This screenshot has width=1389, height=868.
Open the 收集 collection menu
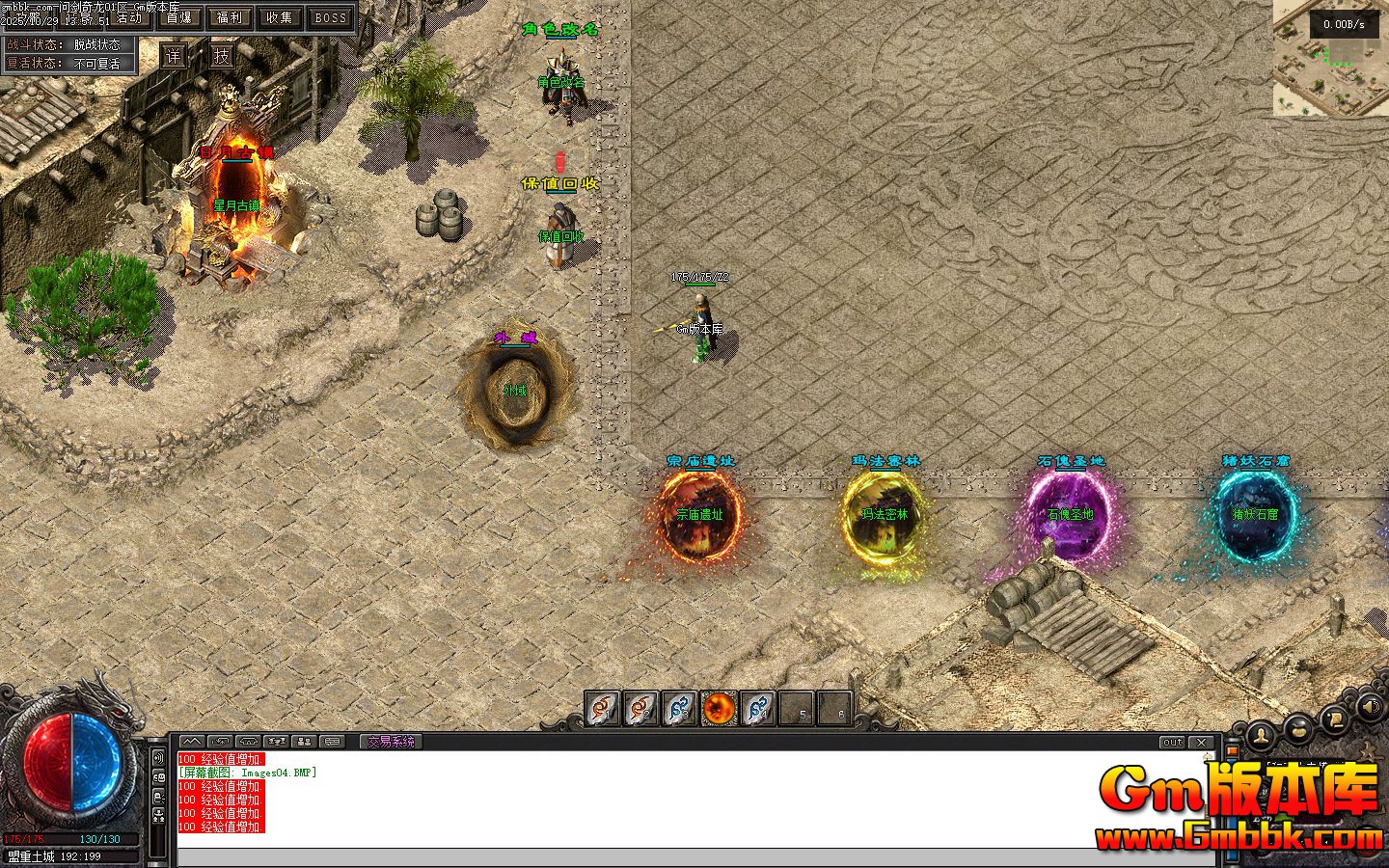[280, 17]
